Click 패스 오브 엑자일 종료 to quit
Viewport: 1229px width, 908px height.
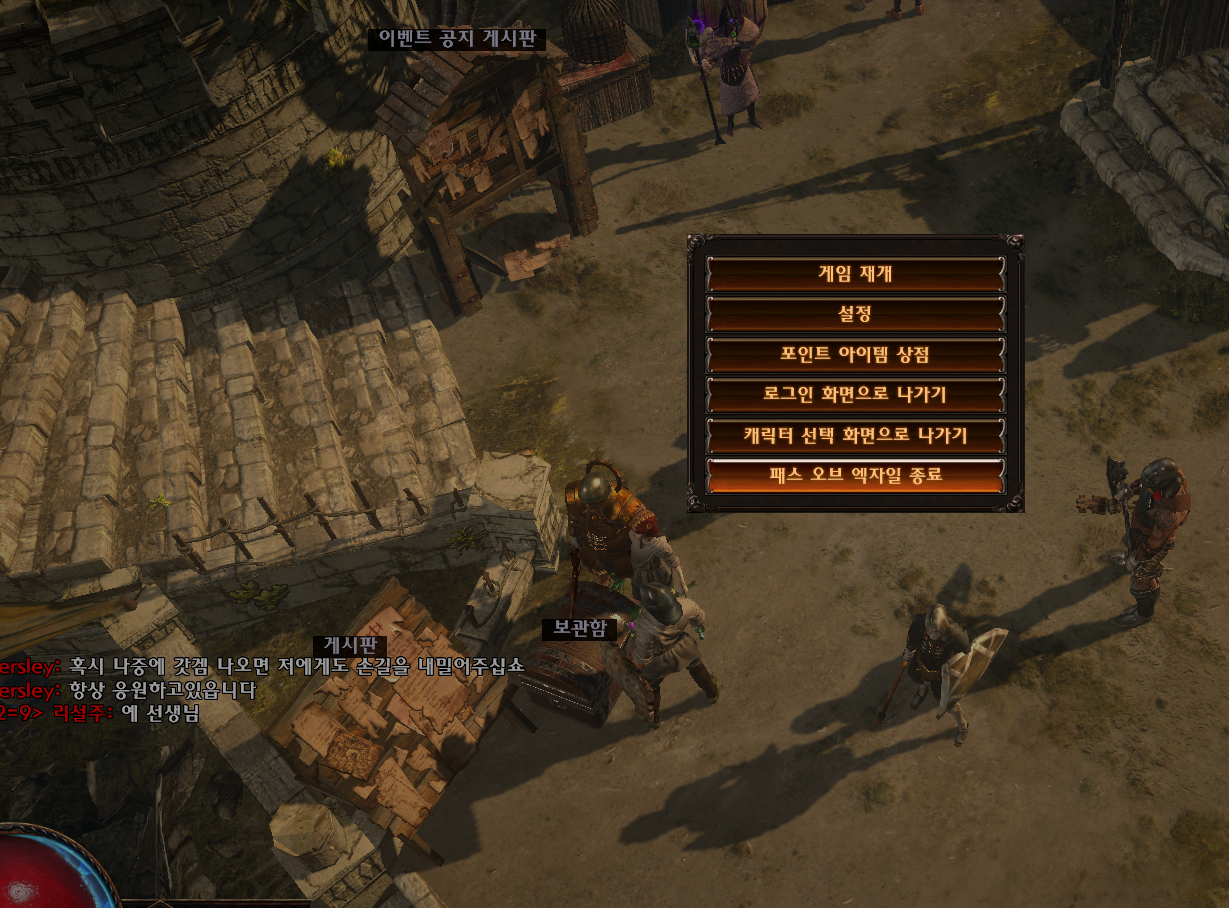tap(855, 475)
